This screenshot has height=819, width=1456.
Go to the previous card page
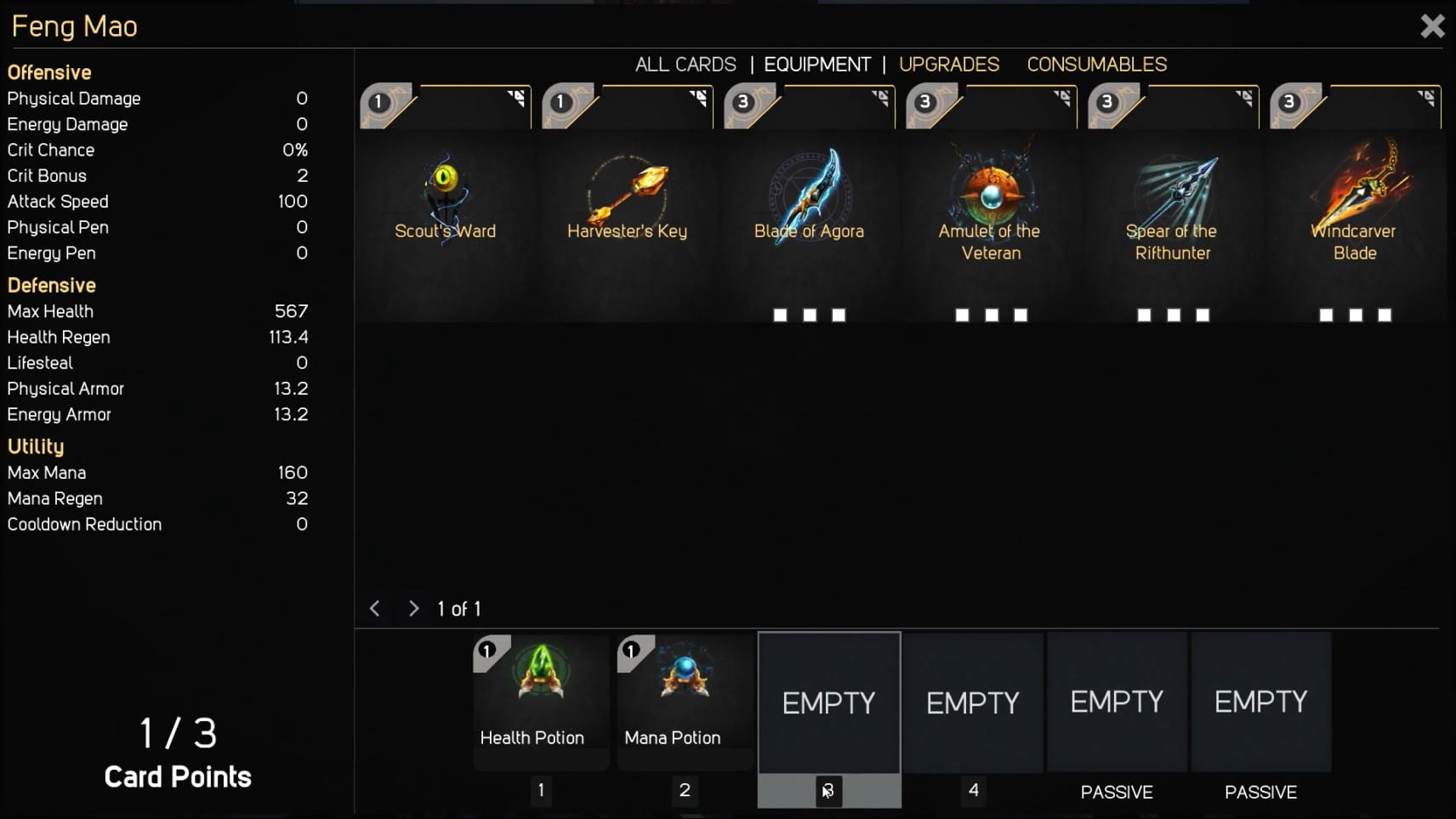coord(375,609)
